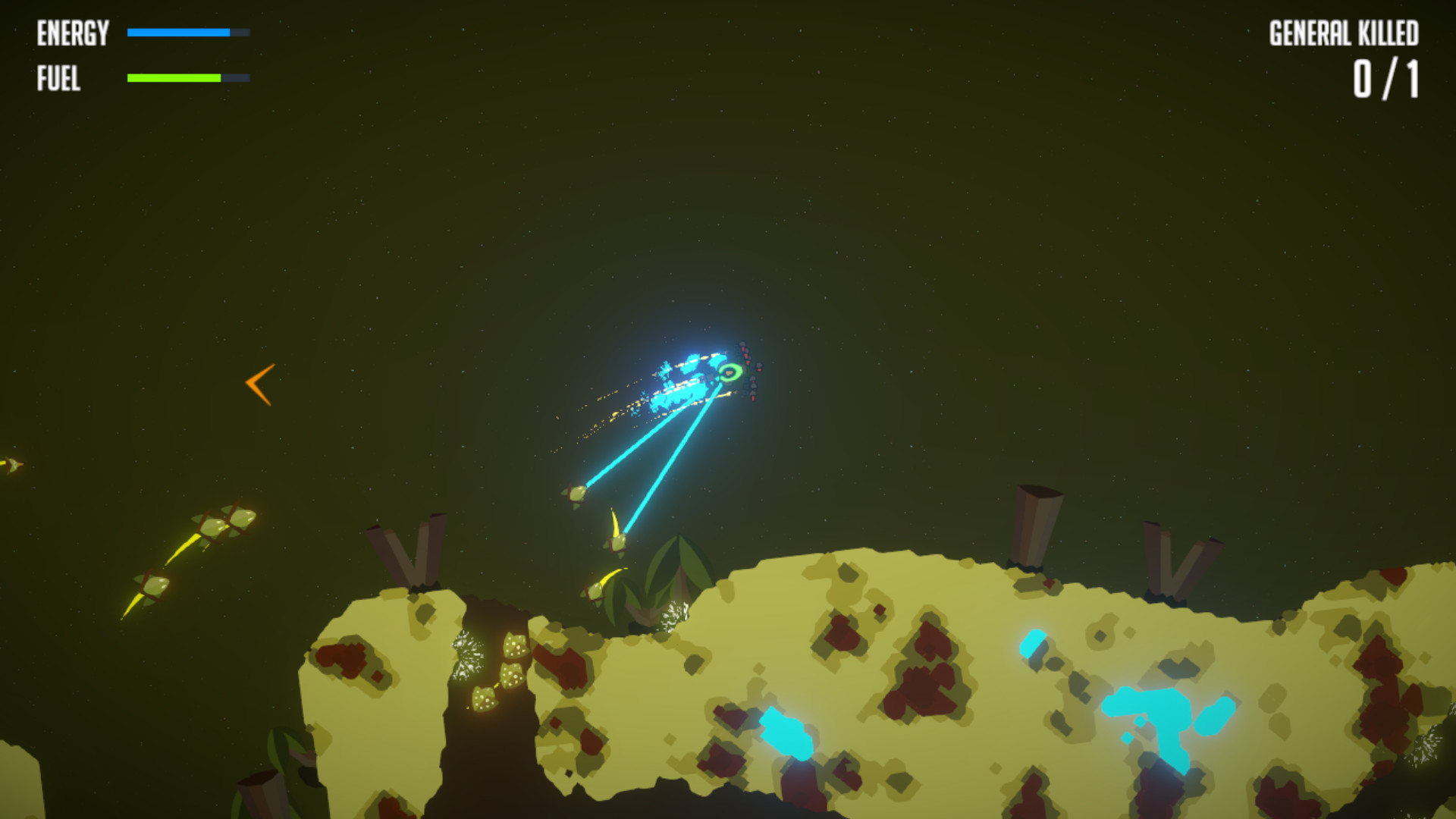Click the tilted wooden log on the ridge

point(1035,523)
